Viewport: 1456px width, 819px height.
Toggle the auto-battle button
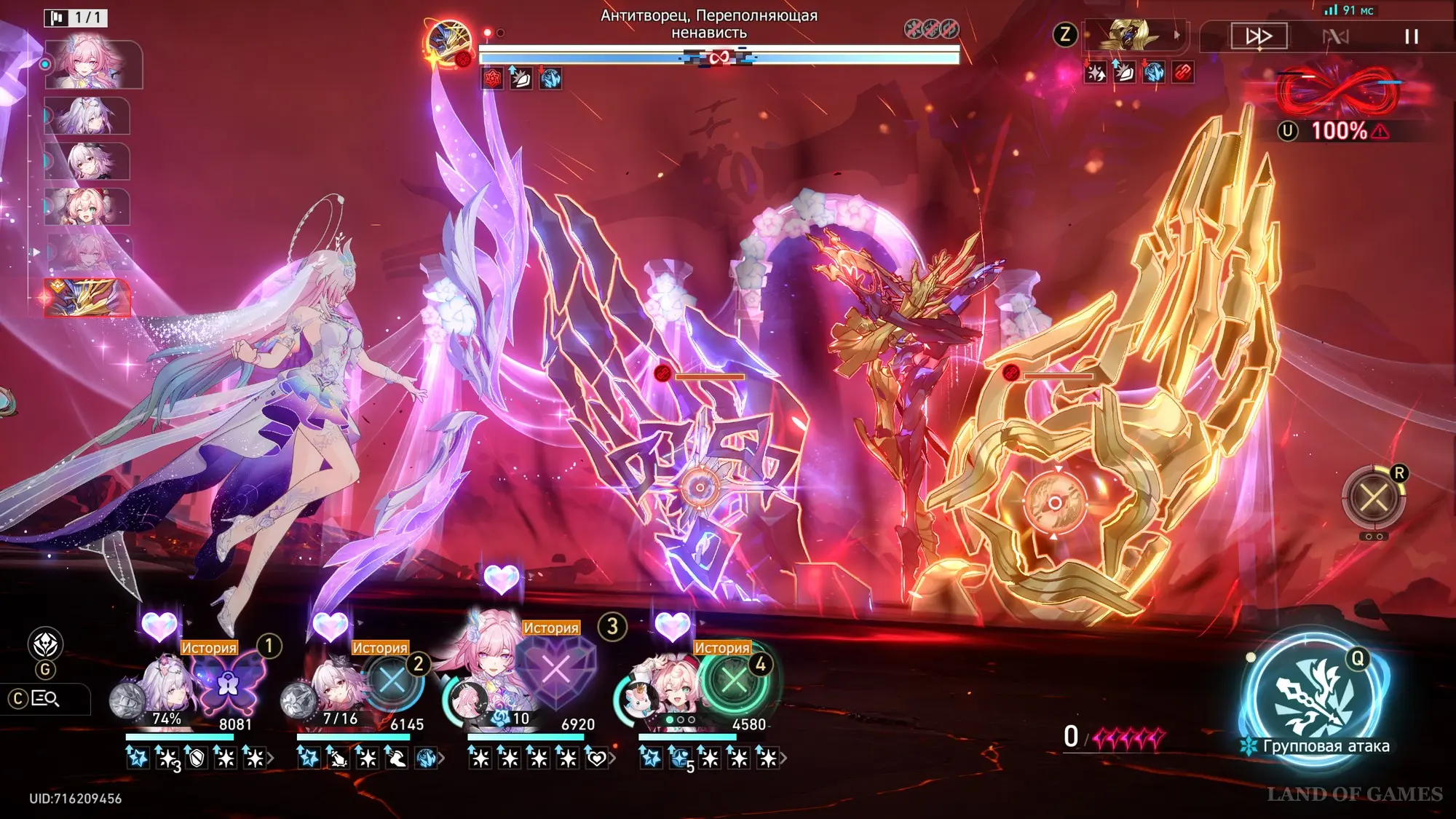coord(1335,36)
